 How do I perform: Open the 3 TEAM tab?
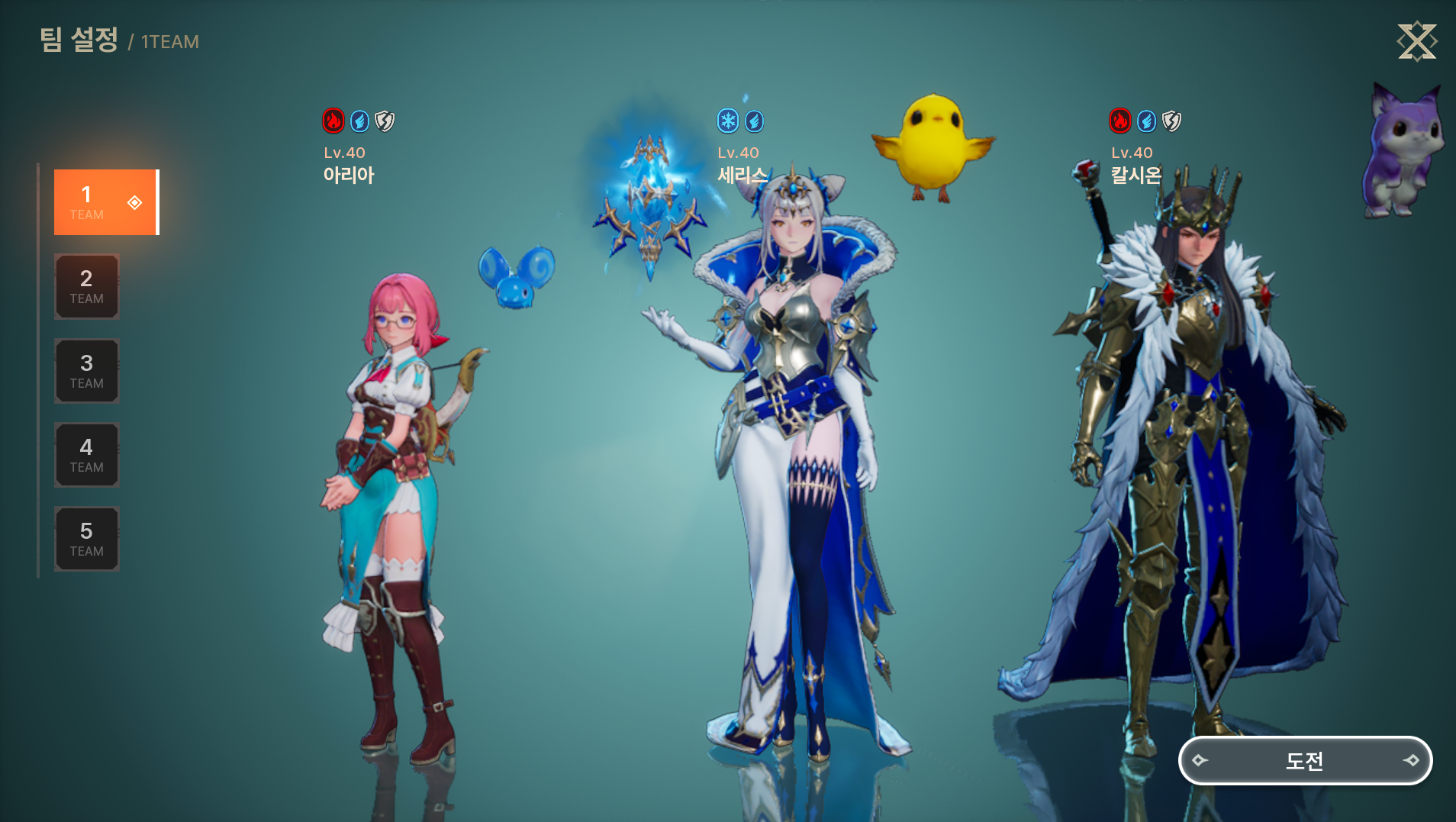pos(87,371)
